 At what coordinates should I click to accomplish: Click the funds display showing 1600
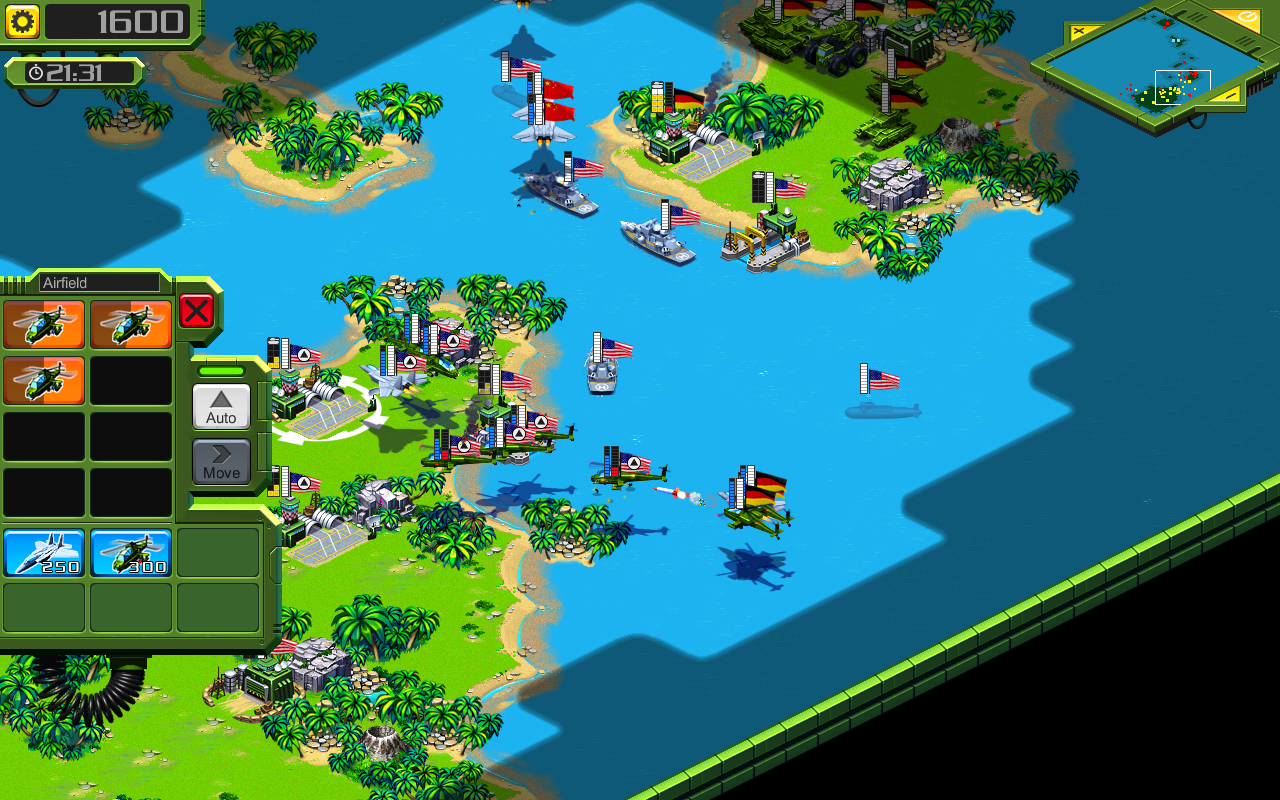(x=120, y=22)
